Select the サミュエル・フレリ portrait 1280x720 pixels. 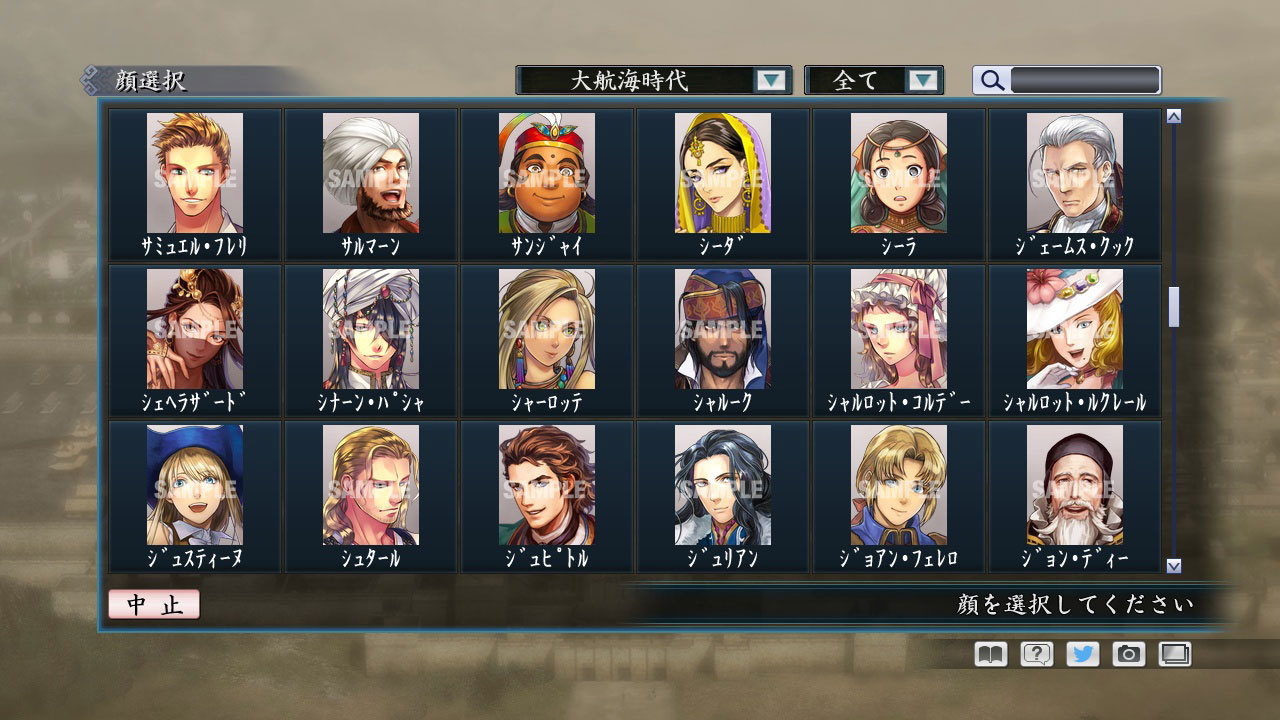point(194,175)
